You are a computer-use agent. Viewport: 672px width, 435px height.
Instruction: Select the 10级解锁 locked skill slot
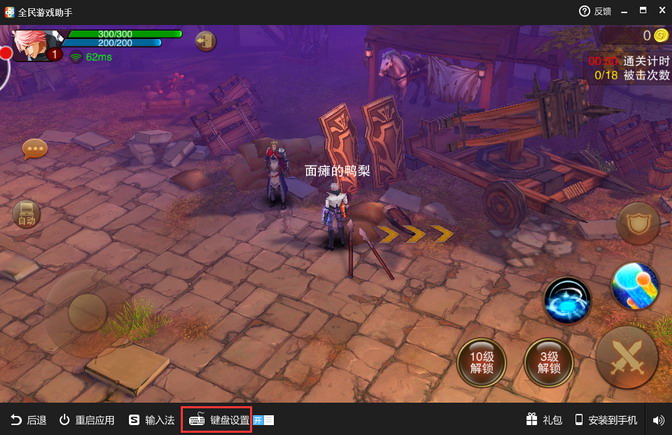coord(481,361)
